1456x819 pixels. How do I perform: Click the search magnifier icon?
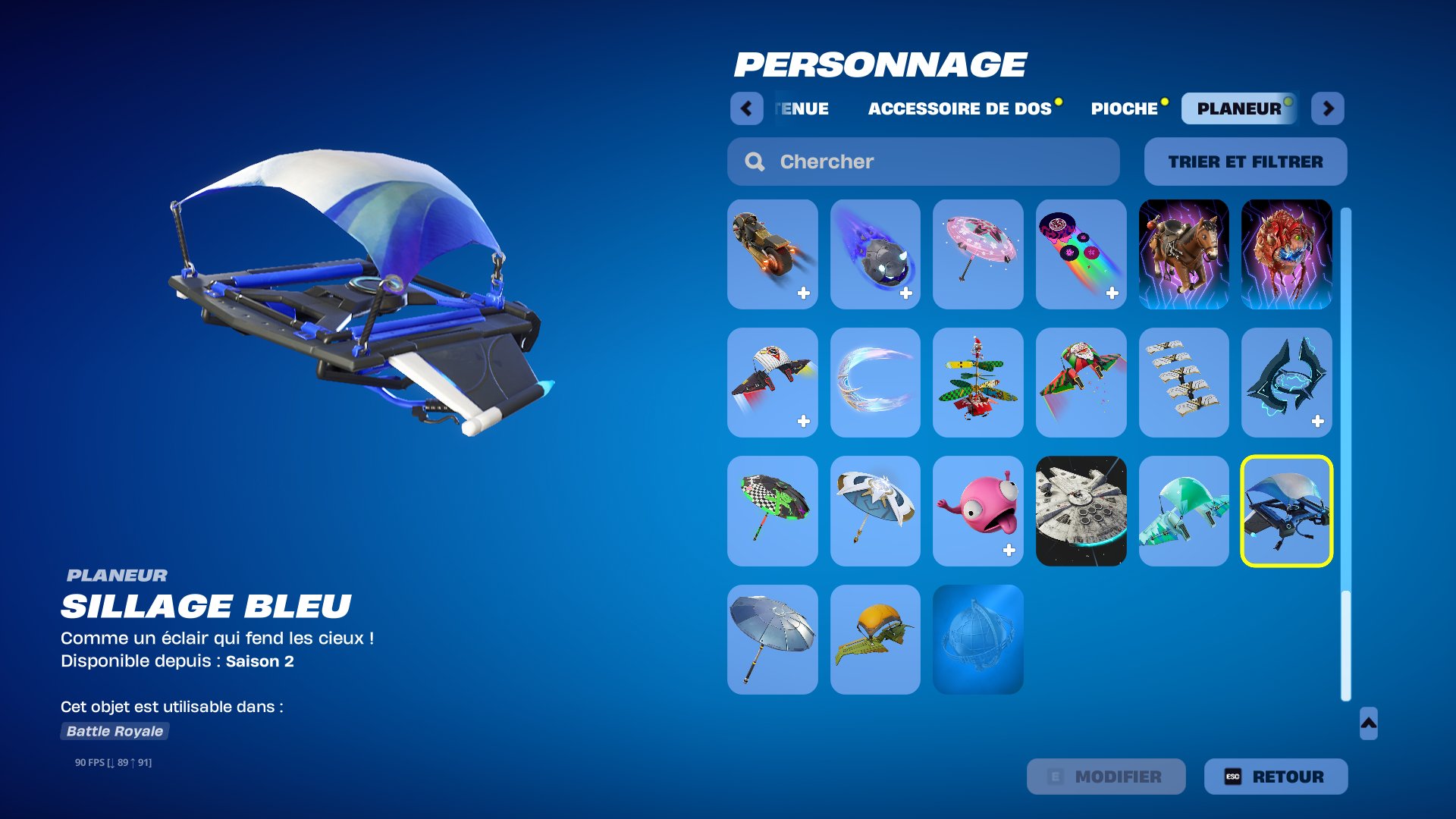point(754,162)
